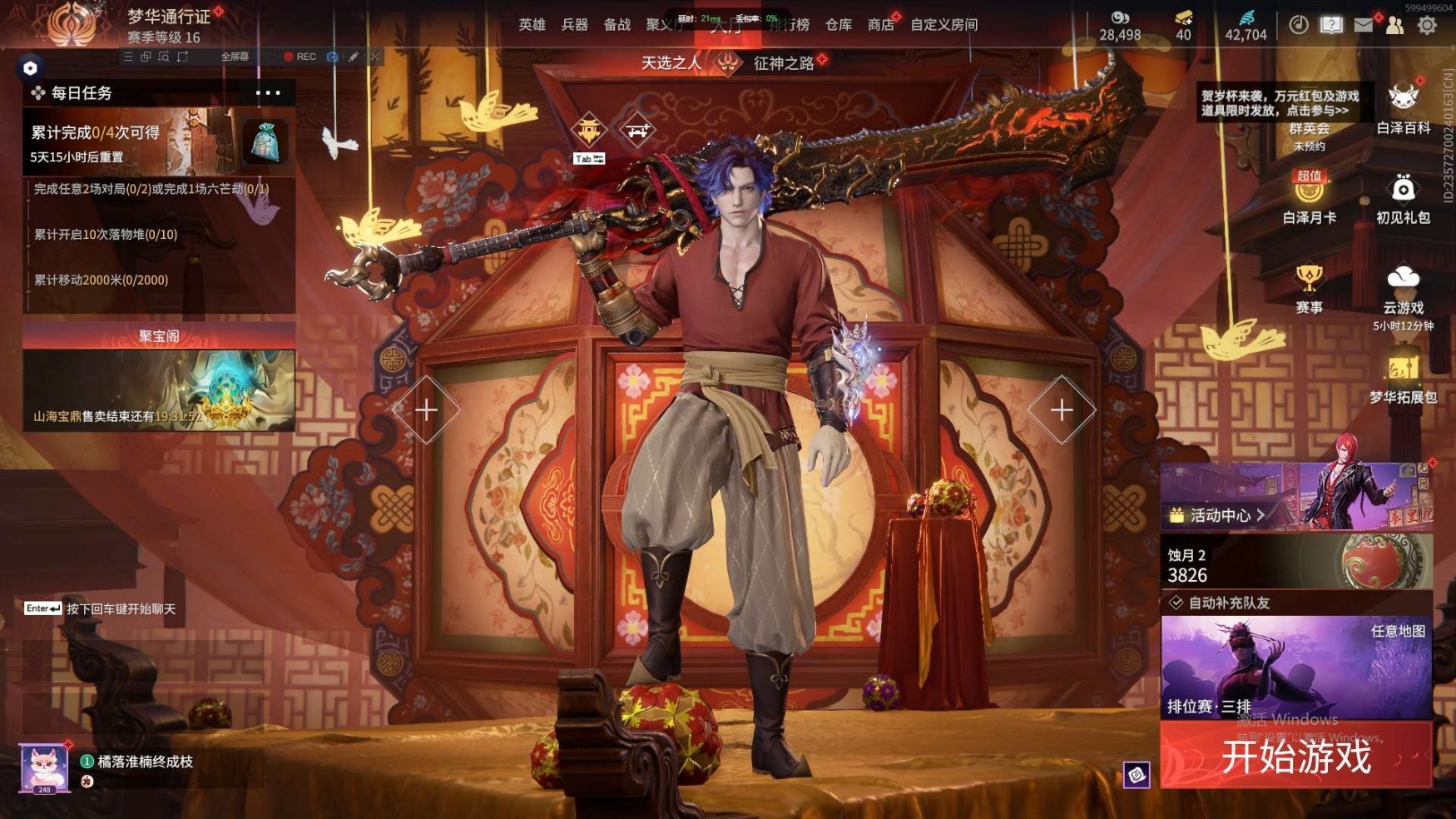Open the 赛事 tournament trophy

tap(1309, 287)
